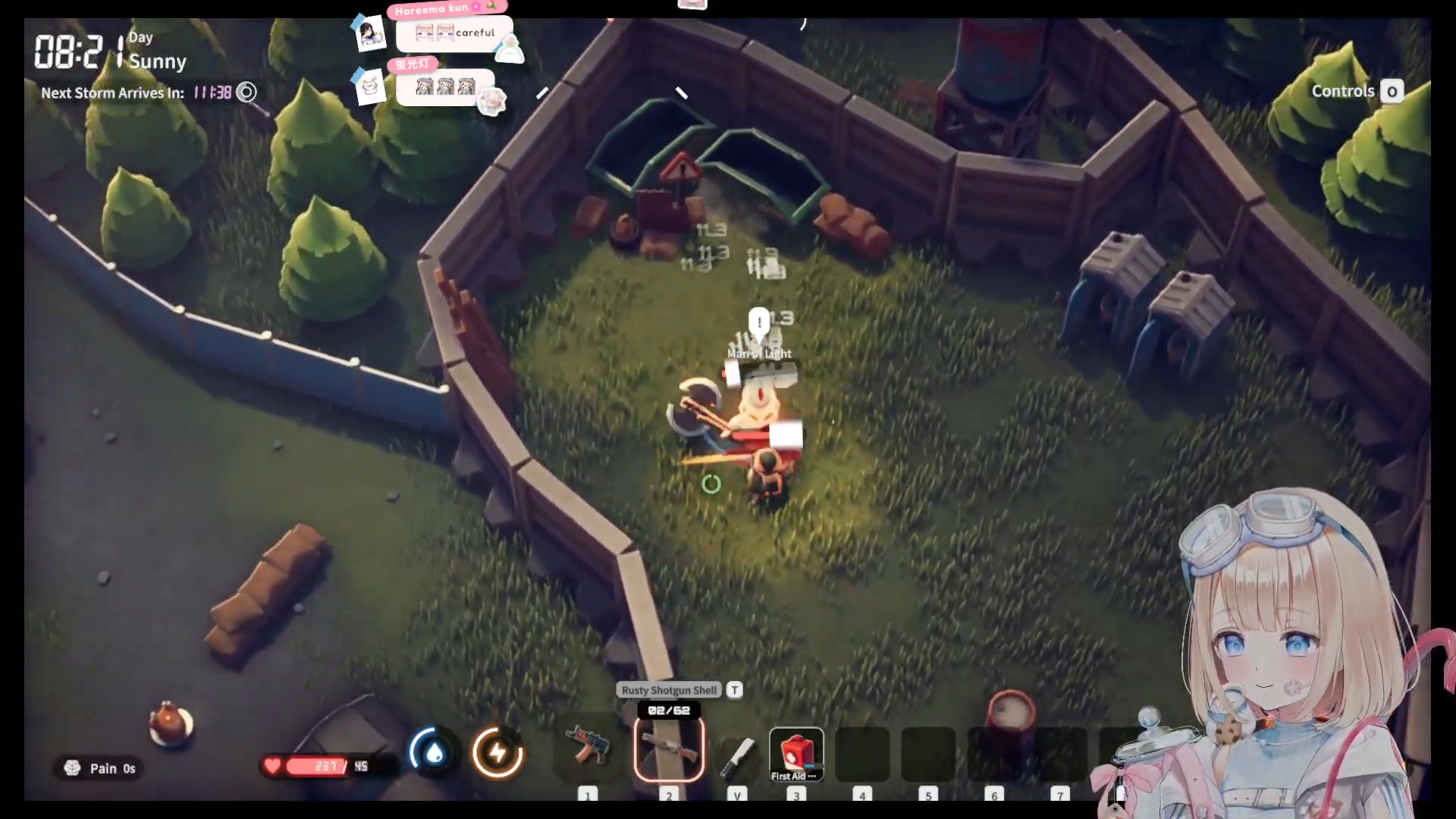Equip the knife melee slot
The image size is (1456, 819).
coord(736,755)
